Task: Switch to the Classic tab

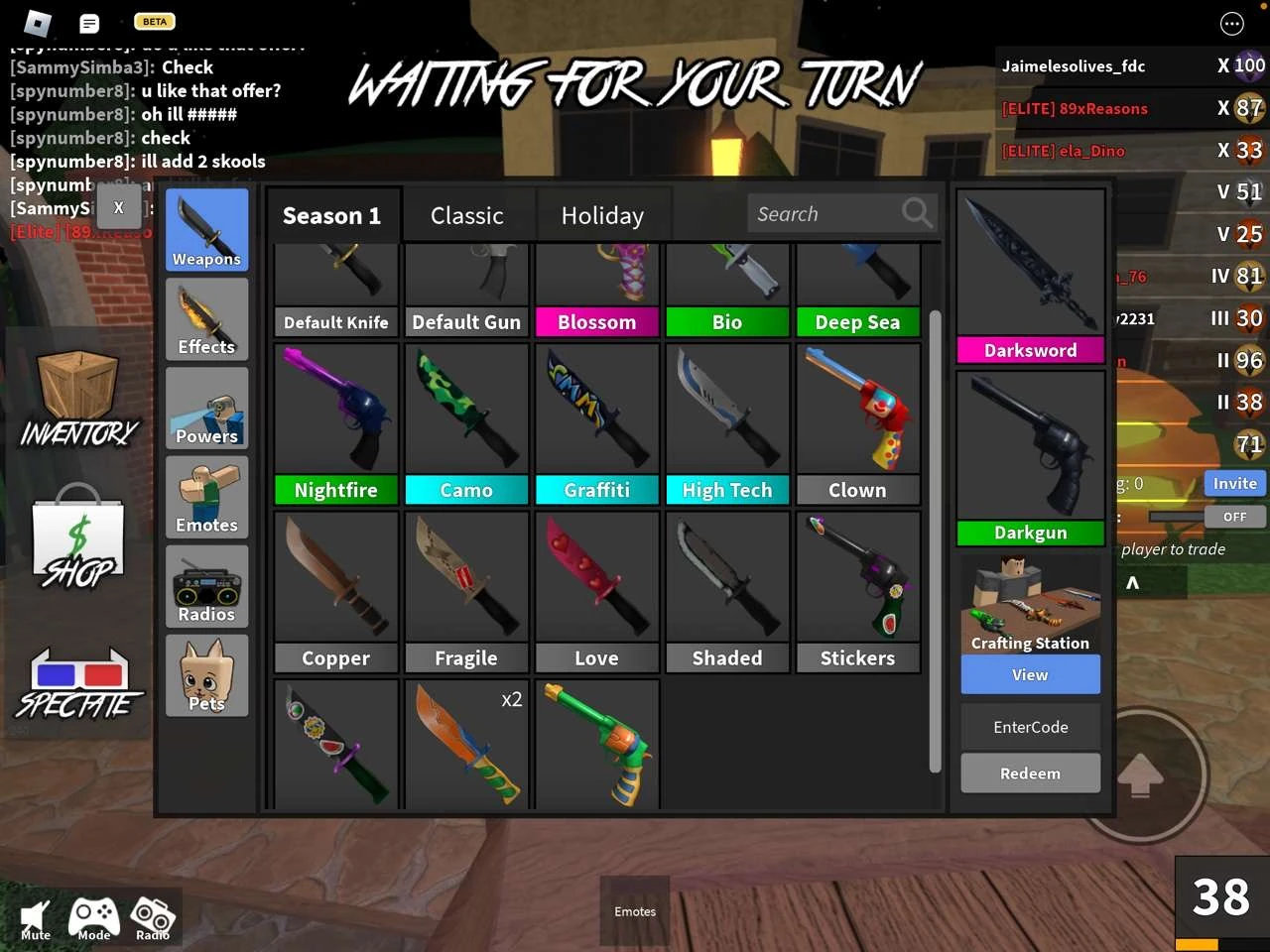Action: pyautogui.click(x=466, y=214)
